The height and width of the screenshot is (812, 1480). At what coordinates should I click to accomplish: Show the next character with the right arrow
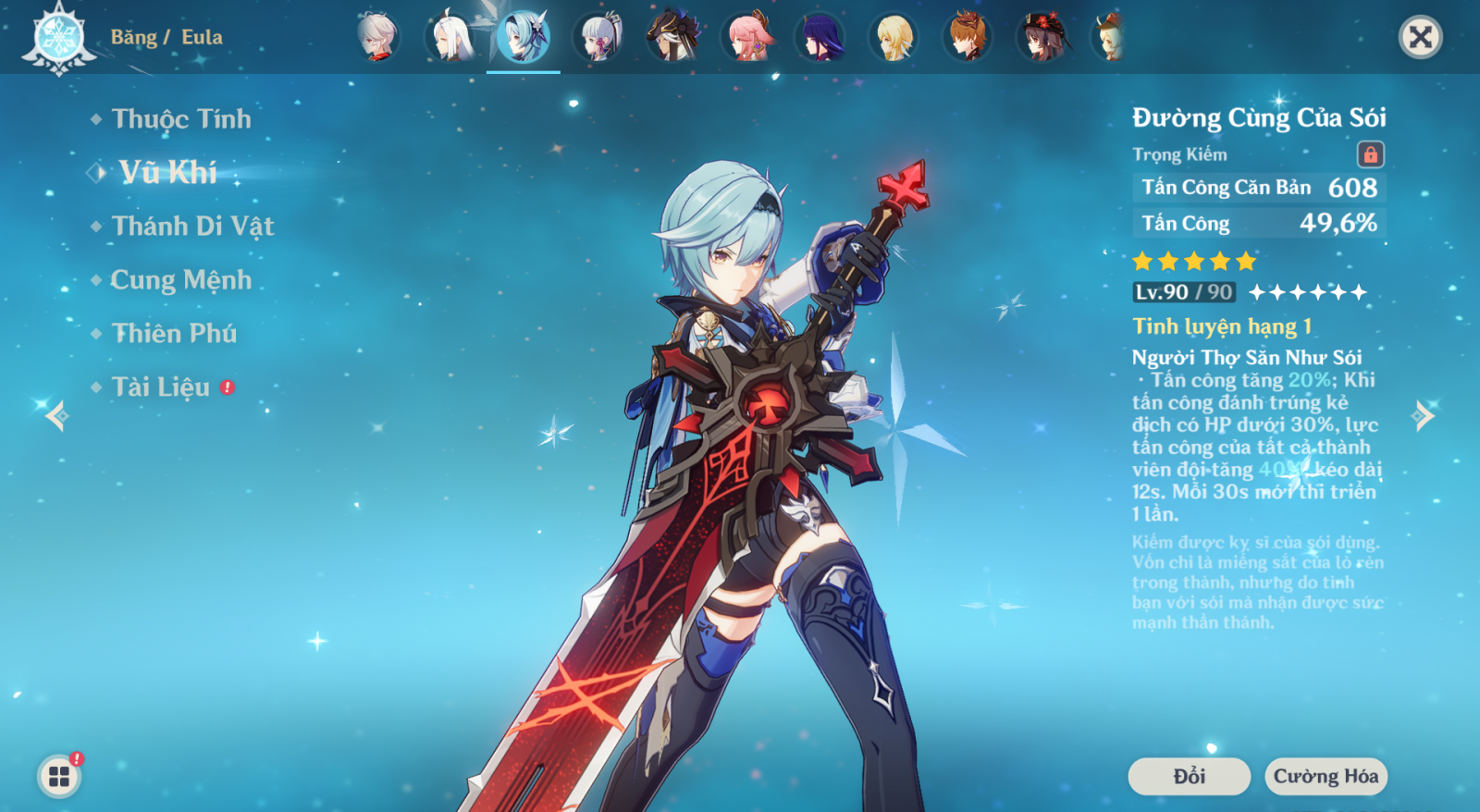tap(1424, 415)
